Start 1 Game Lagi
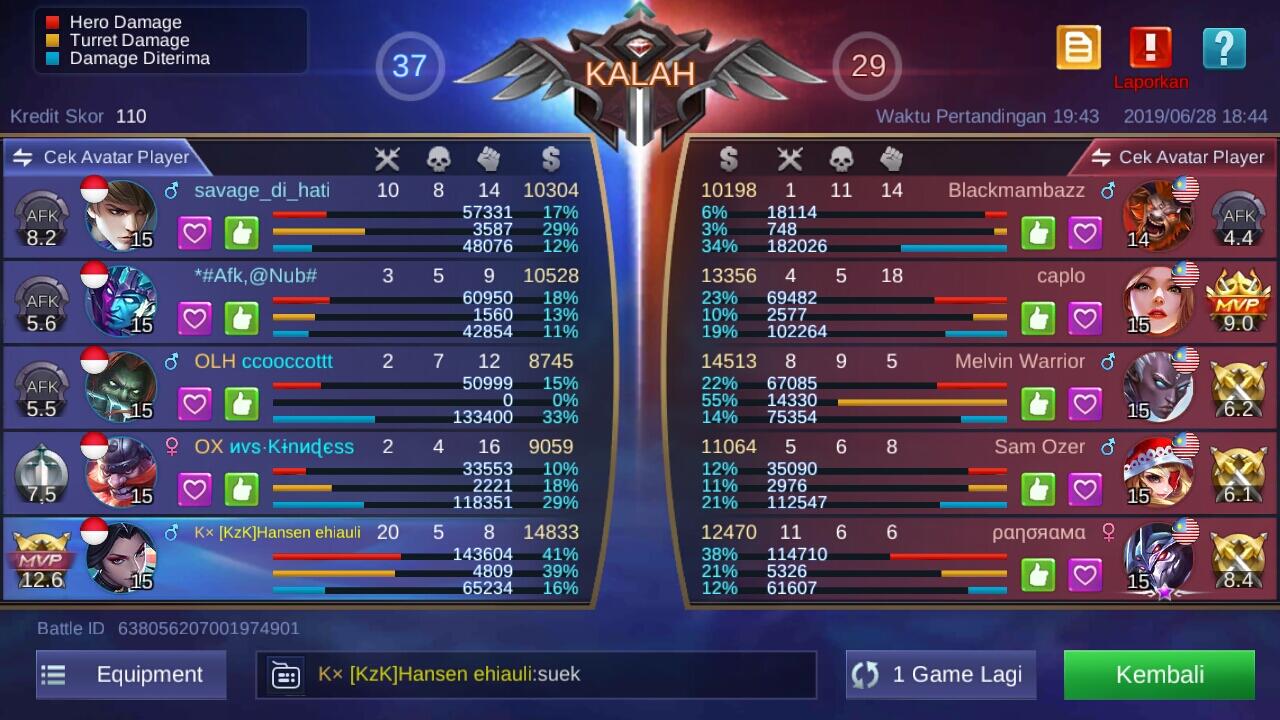 pyautogui.click(x=941, y=675)
